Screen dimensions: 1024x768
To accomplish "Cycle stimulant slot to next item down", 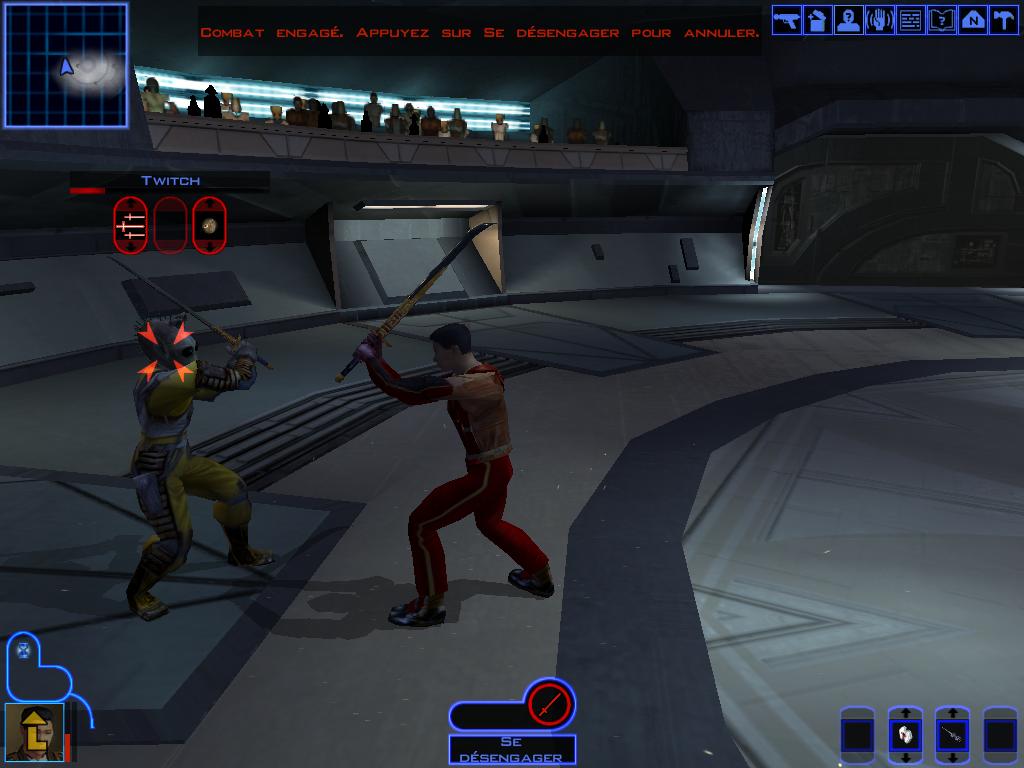I will [x=951, y=759].
